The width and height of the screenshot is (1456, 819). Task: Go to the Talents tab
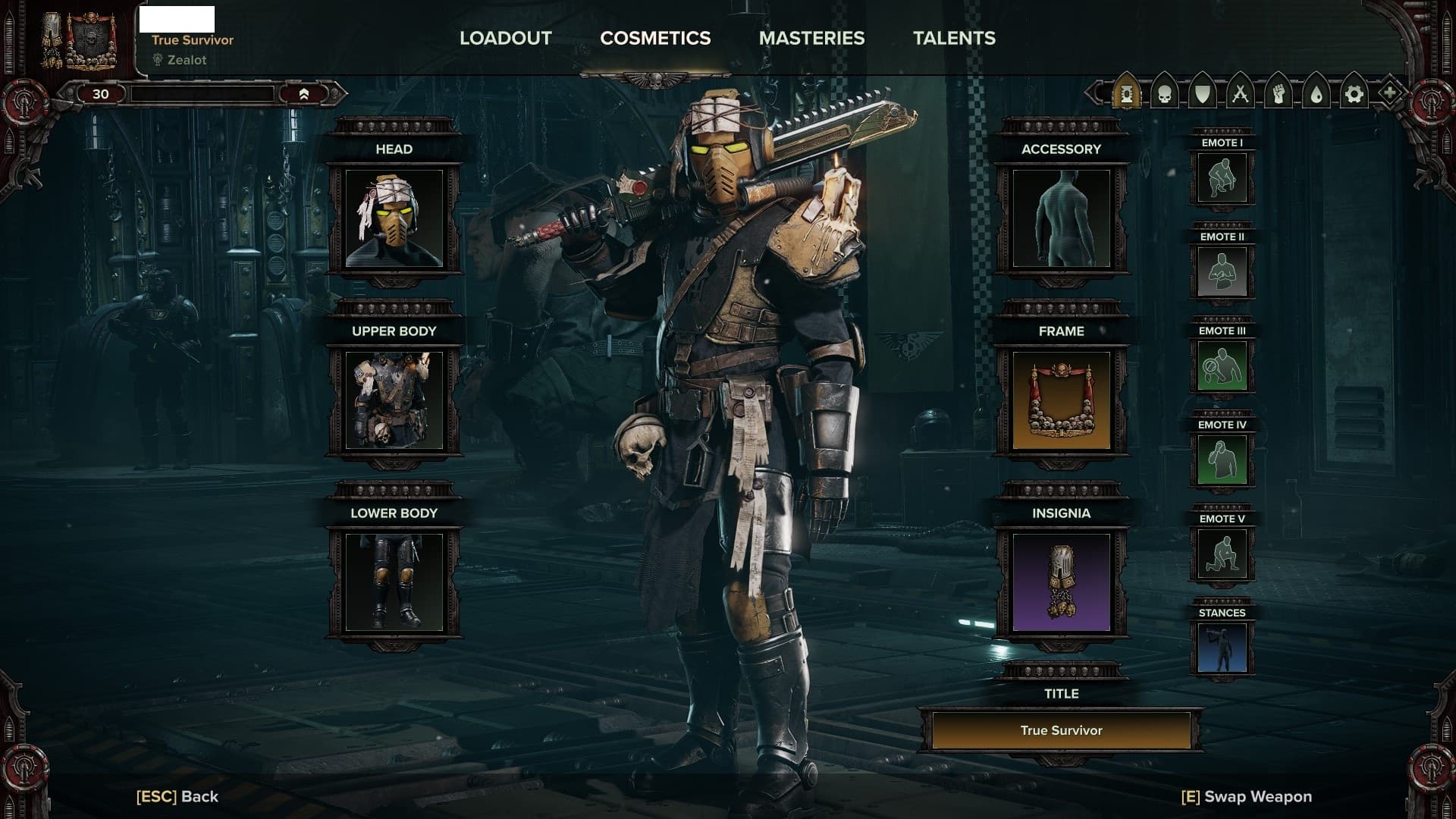(954, 38)
